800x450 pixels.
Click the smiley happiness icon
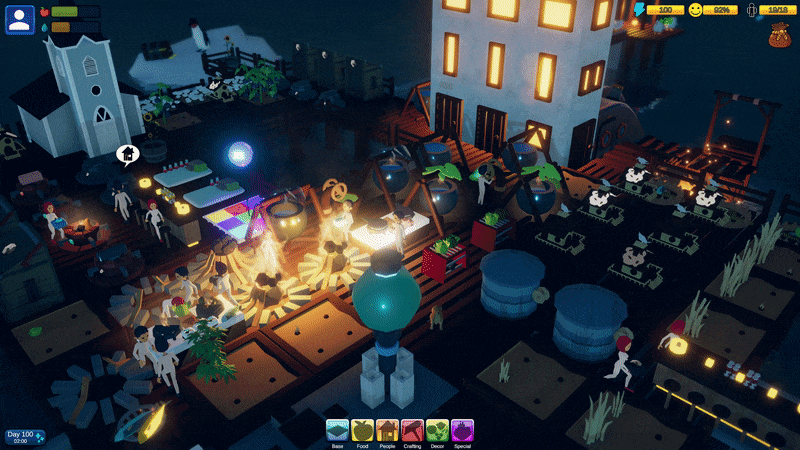(x=696, y=10)
